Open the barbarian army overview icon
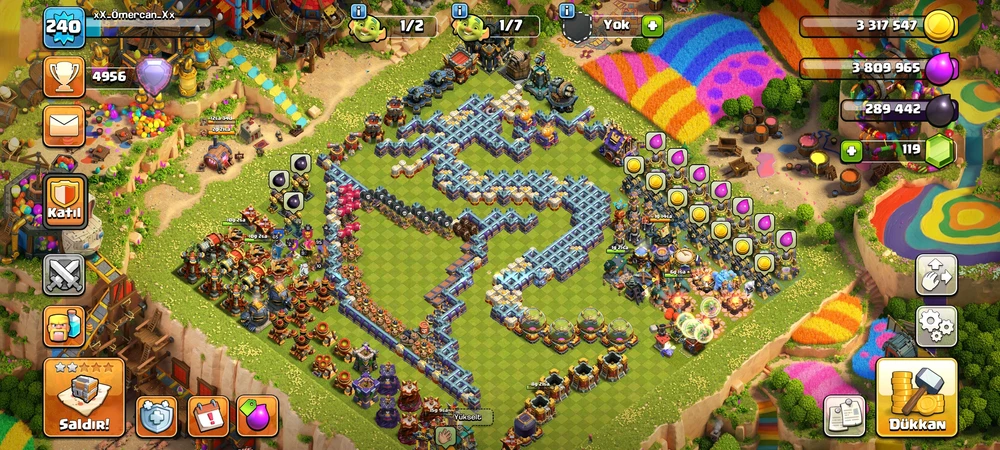Image resolution: width=1000 pixels, height=450 pixels. coord(64,326)
